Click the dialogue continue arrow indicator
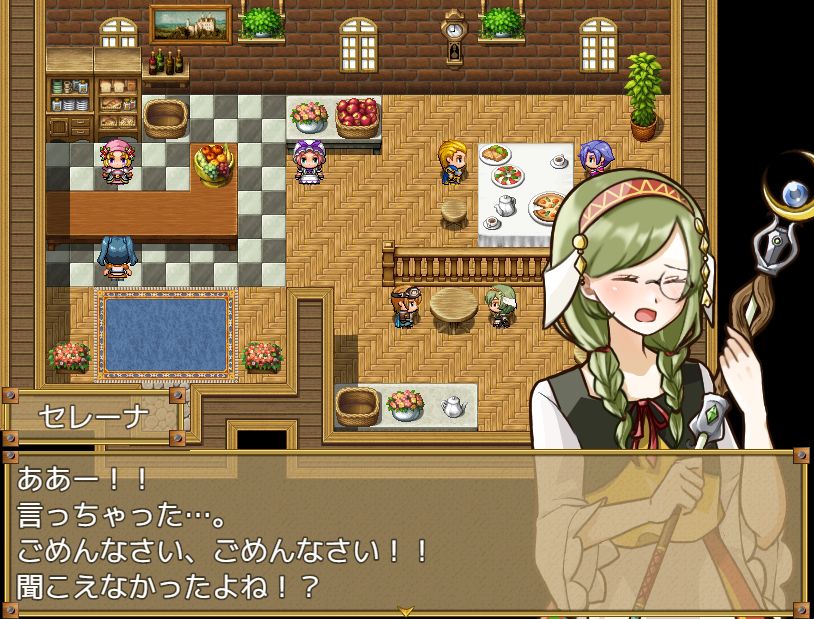The image size is (814, 619). (x=406, y=610)
